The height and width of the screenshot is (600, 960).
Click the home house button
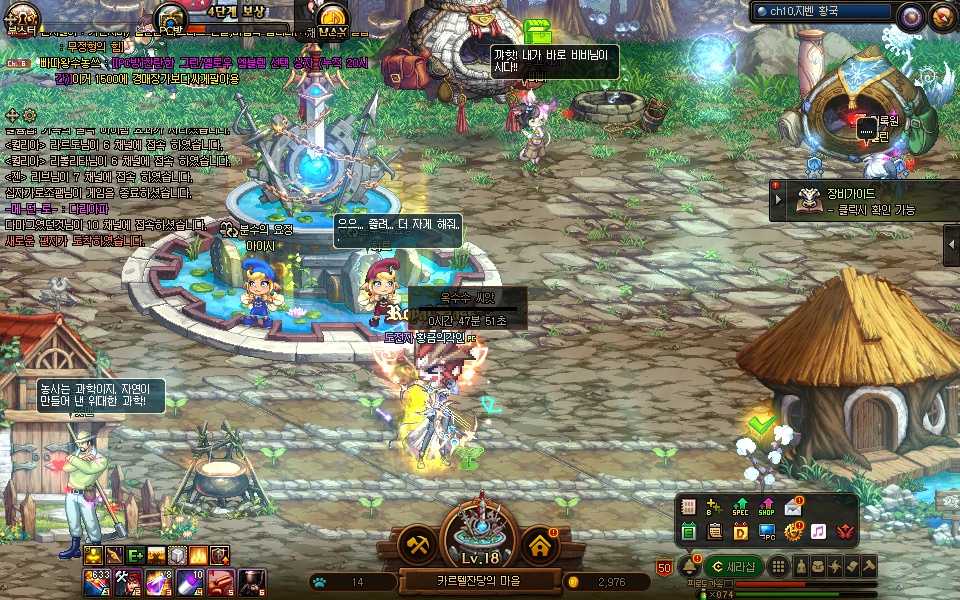(x=540, y=545)
